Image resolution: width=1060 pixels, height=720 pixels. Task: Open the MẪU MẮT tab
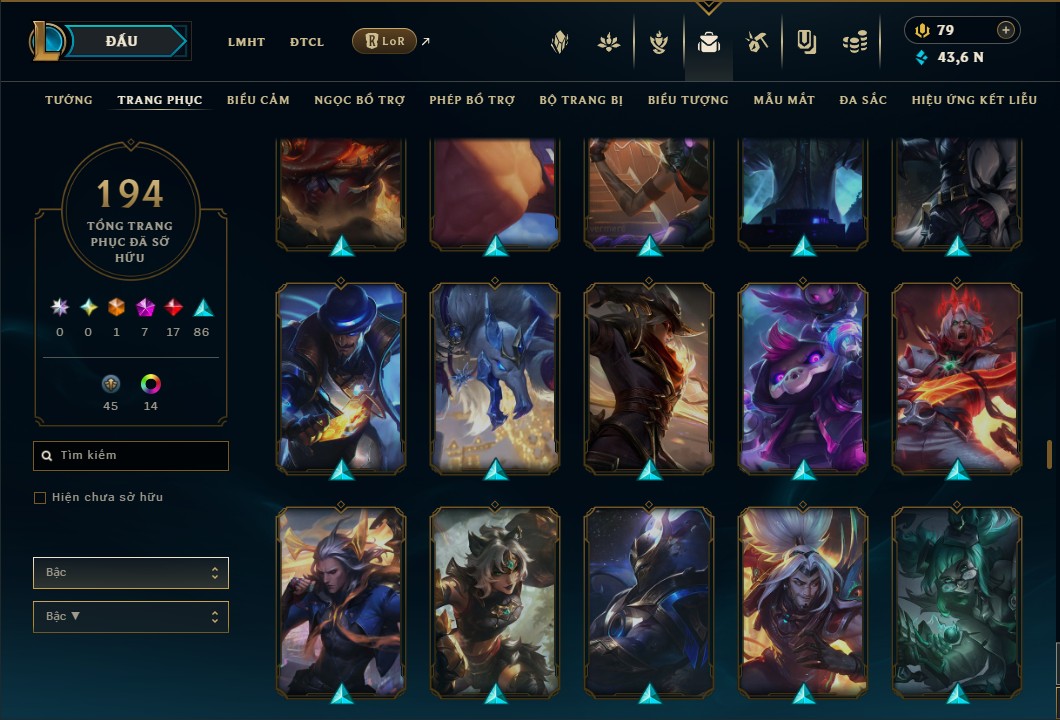pos(784,100)
